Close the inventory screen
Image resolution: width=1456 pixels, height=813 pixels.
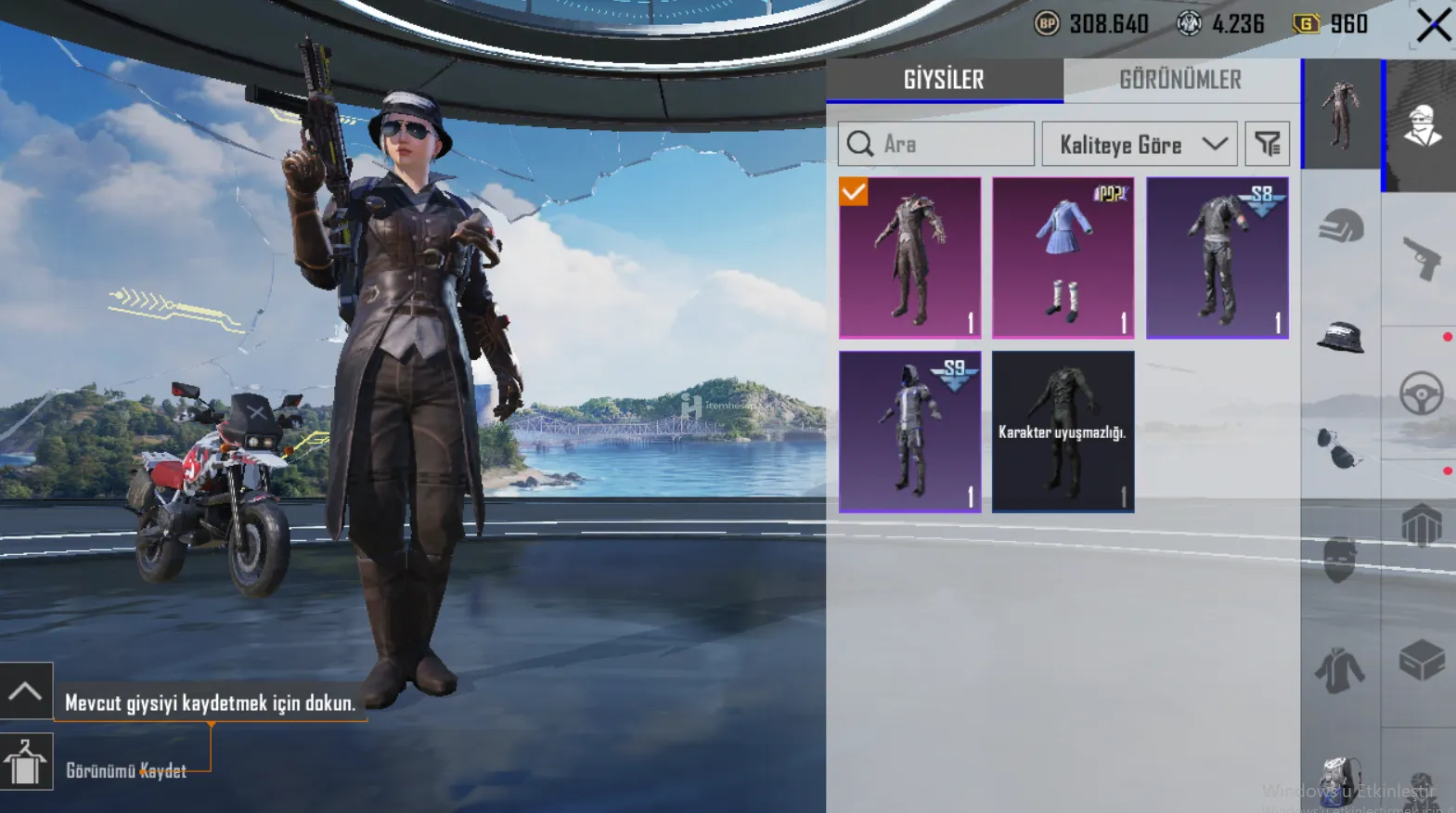pos(1433,25)
